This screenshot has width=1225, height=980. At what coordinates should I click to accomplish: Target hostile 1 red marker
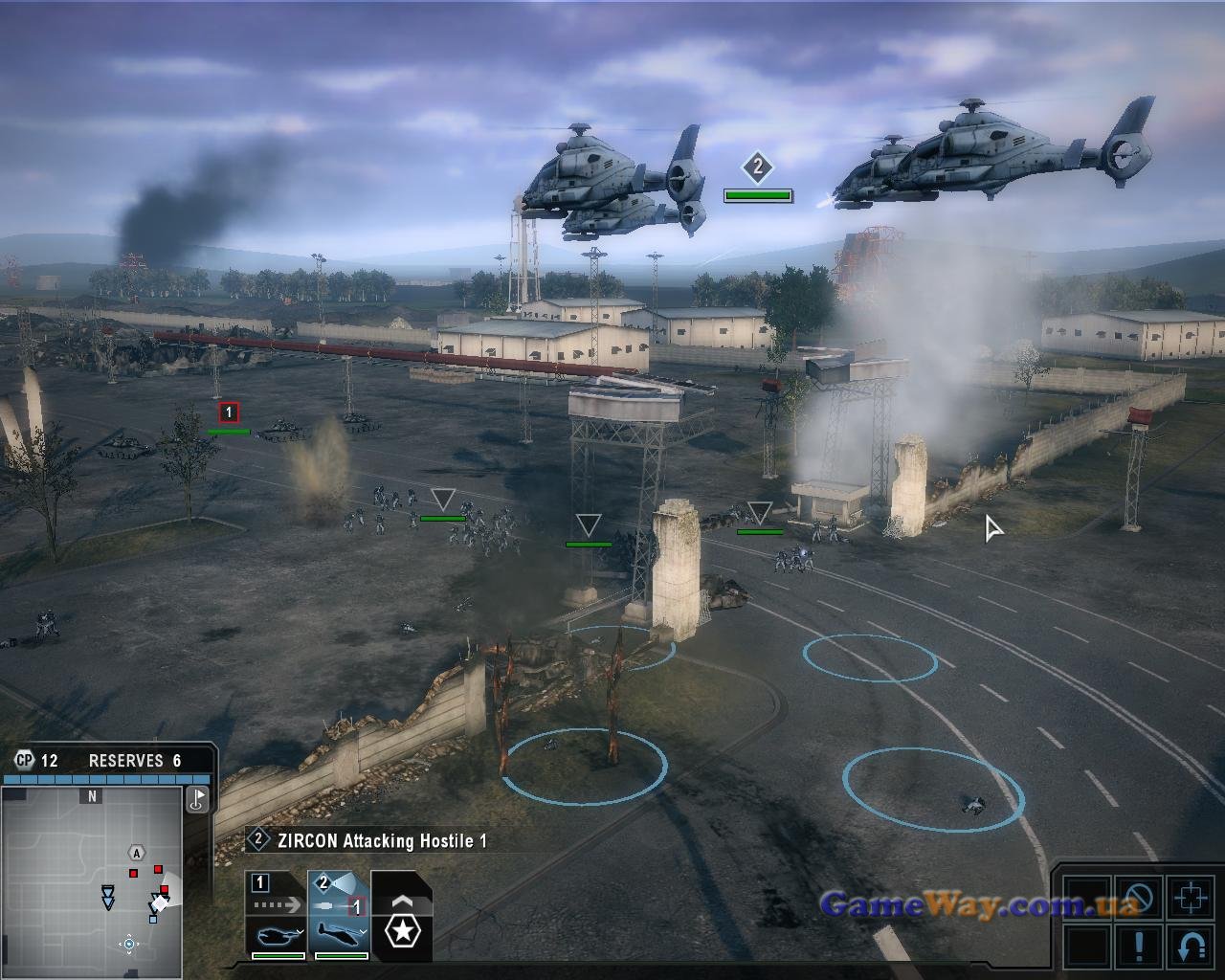pos(229,412)
